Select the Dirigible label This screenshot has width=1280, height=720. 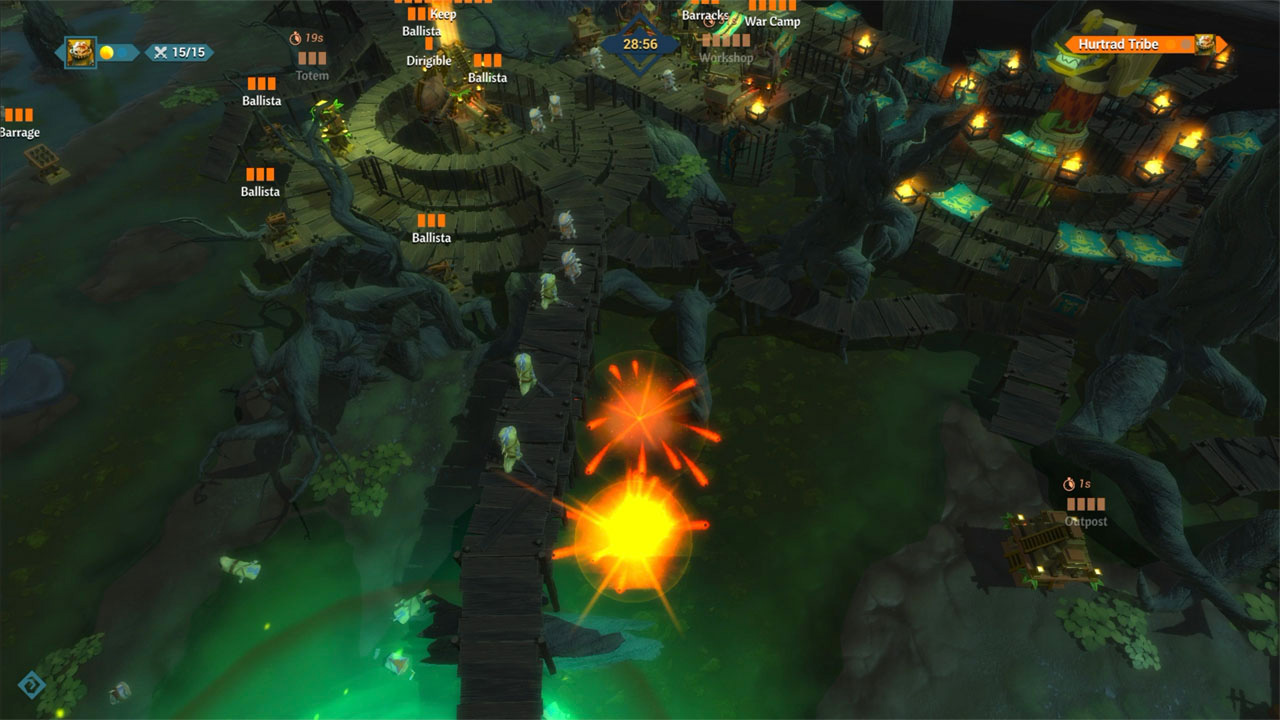coord(428,61)
